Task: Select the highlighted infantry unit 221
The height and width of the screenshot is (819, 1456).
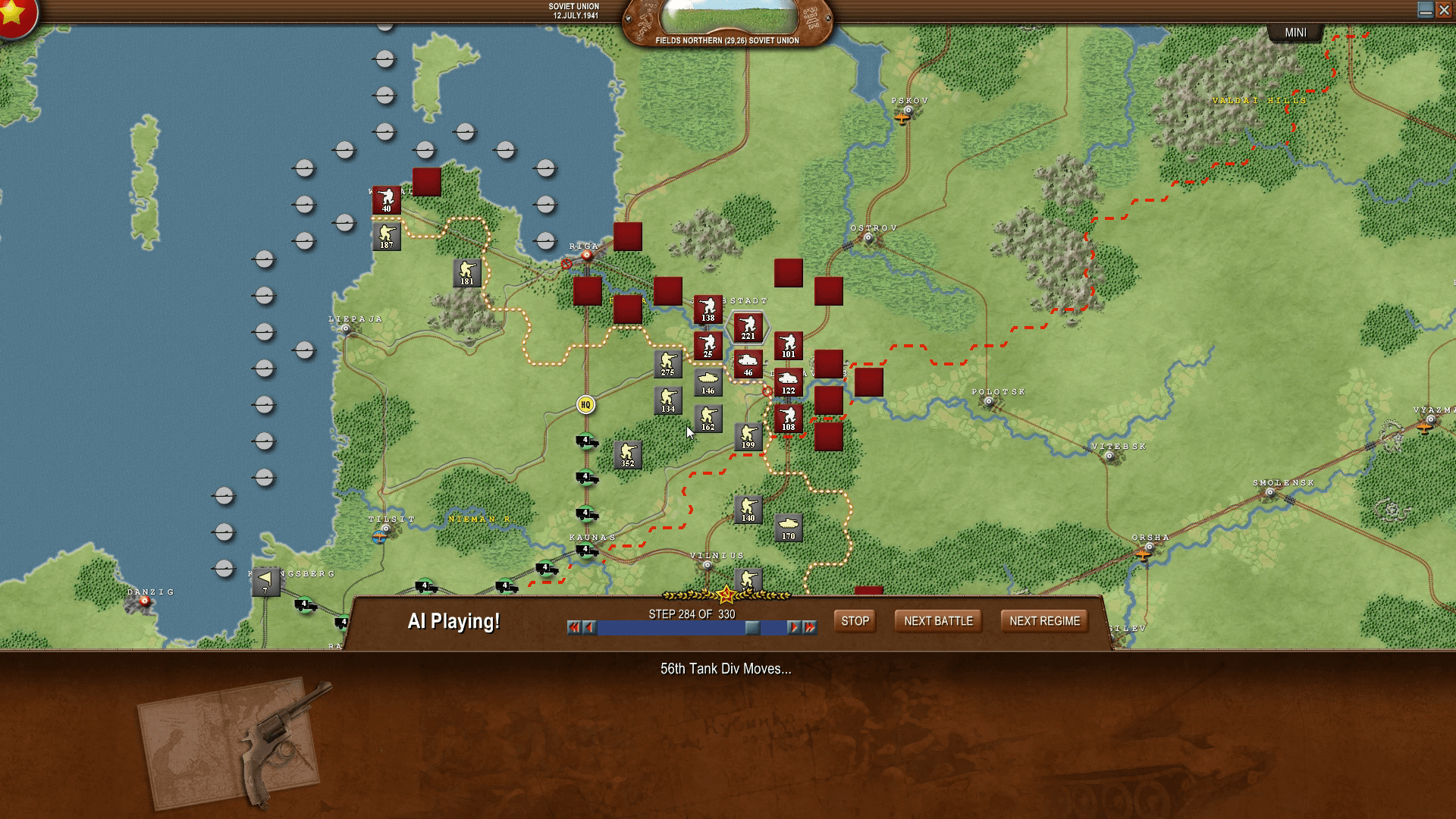Action: (x=748, y=328)
